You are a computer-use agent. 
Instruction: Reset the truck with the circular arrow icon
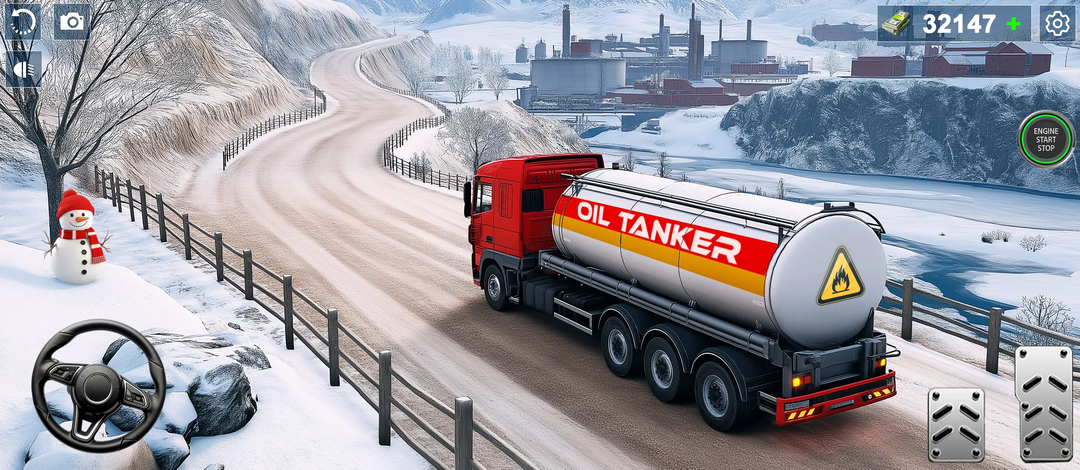[22, 21]
